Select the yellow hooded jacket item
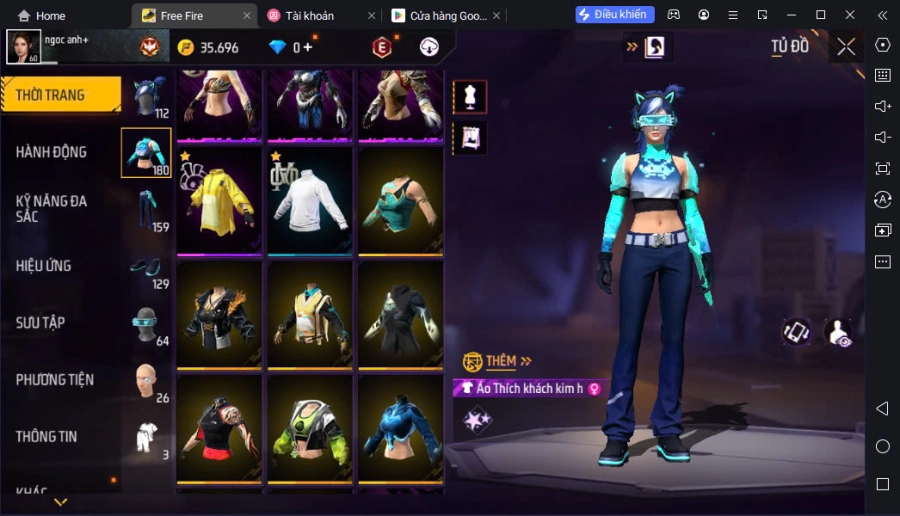The image size is (900, 516). coord(219,200)
